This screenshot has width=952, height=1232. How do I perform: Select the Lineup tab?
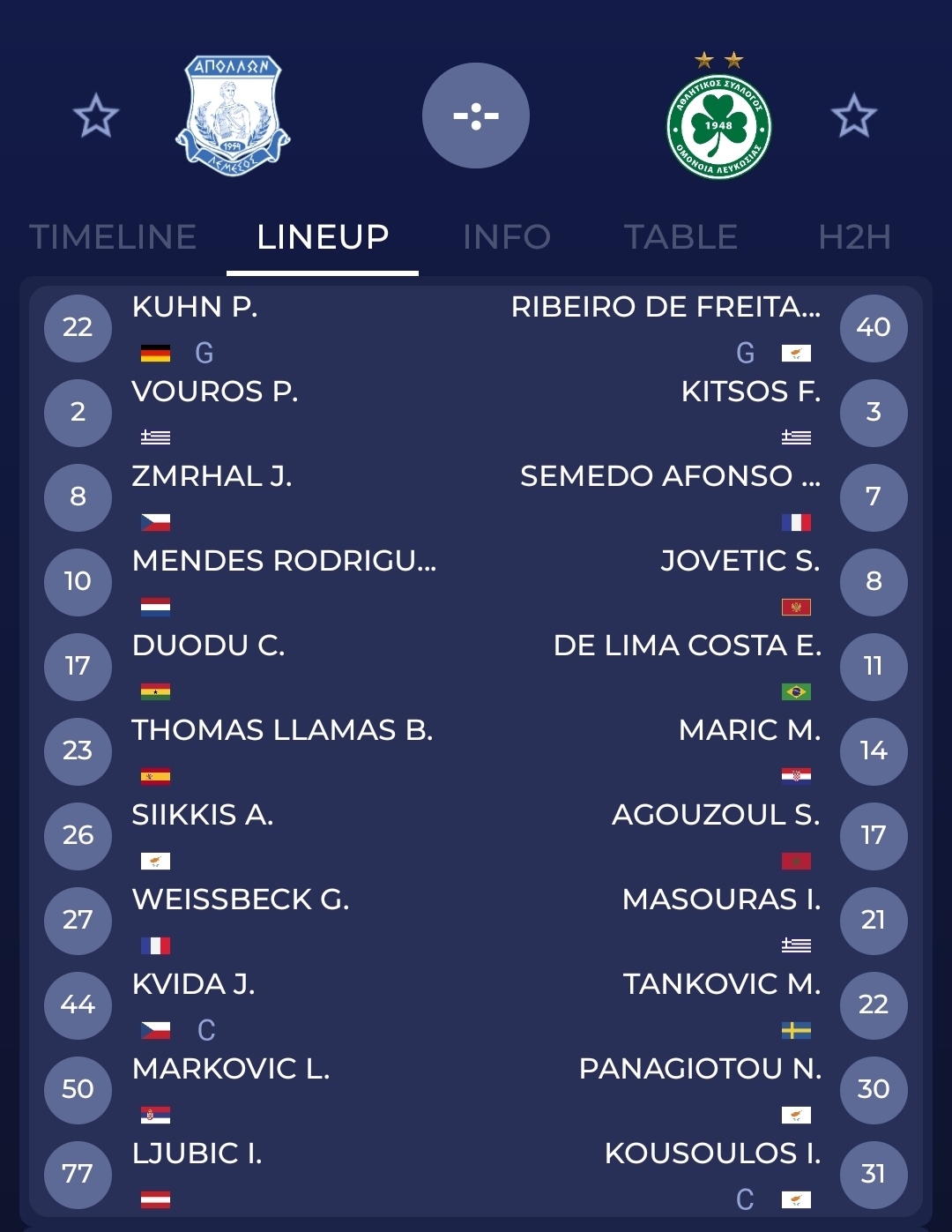click(x=323, y=237)
